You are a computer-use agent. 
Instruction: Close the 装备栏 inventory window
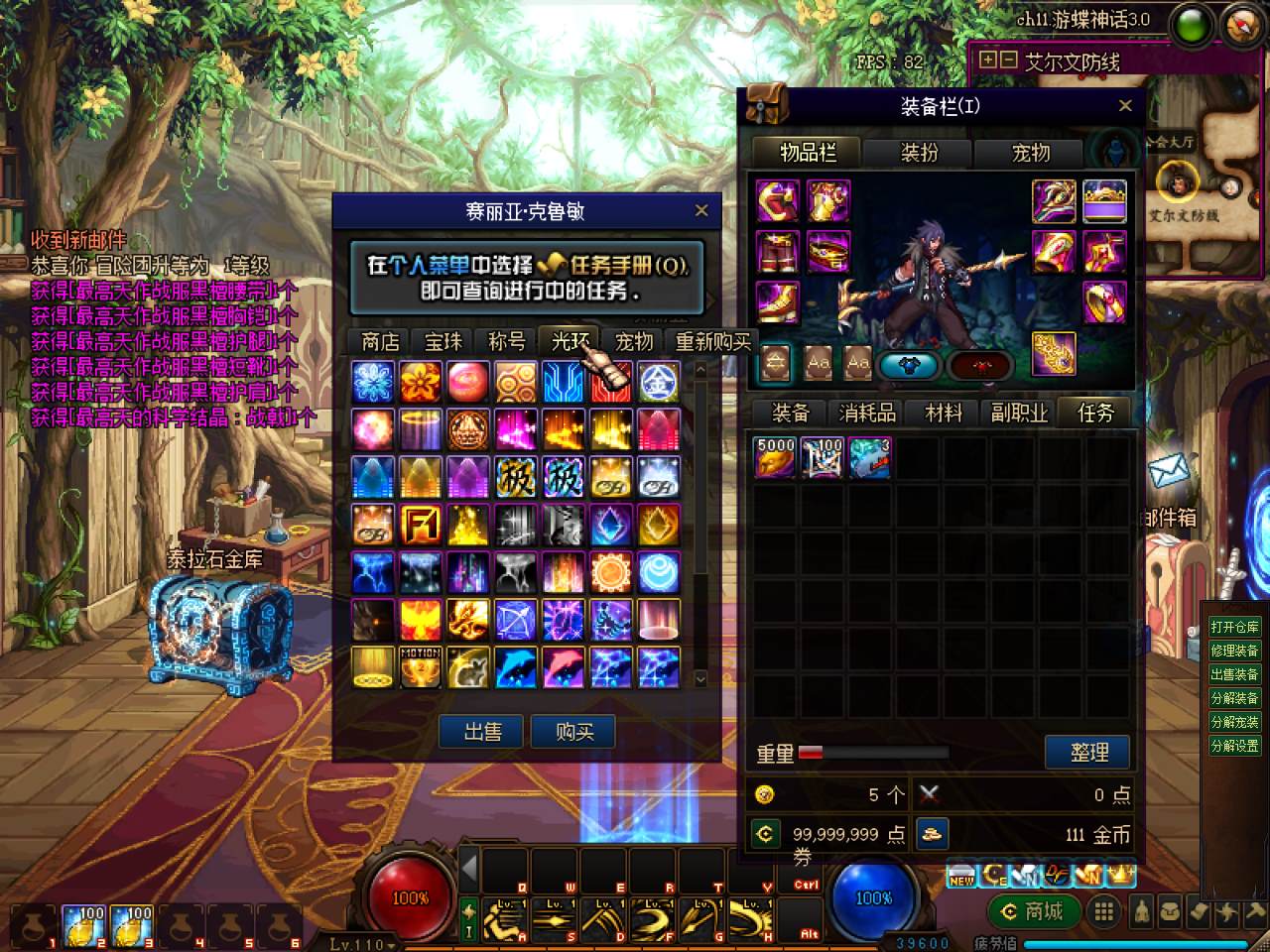click(x=1124, y=106)
